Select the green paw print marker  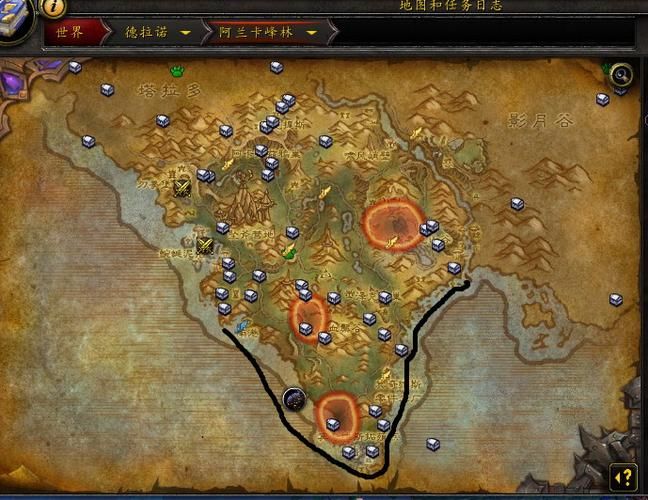[x=177, y=71]
